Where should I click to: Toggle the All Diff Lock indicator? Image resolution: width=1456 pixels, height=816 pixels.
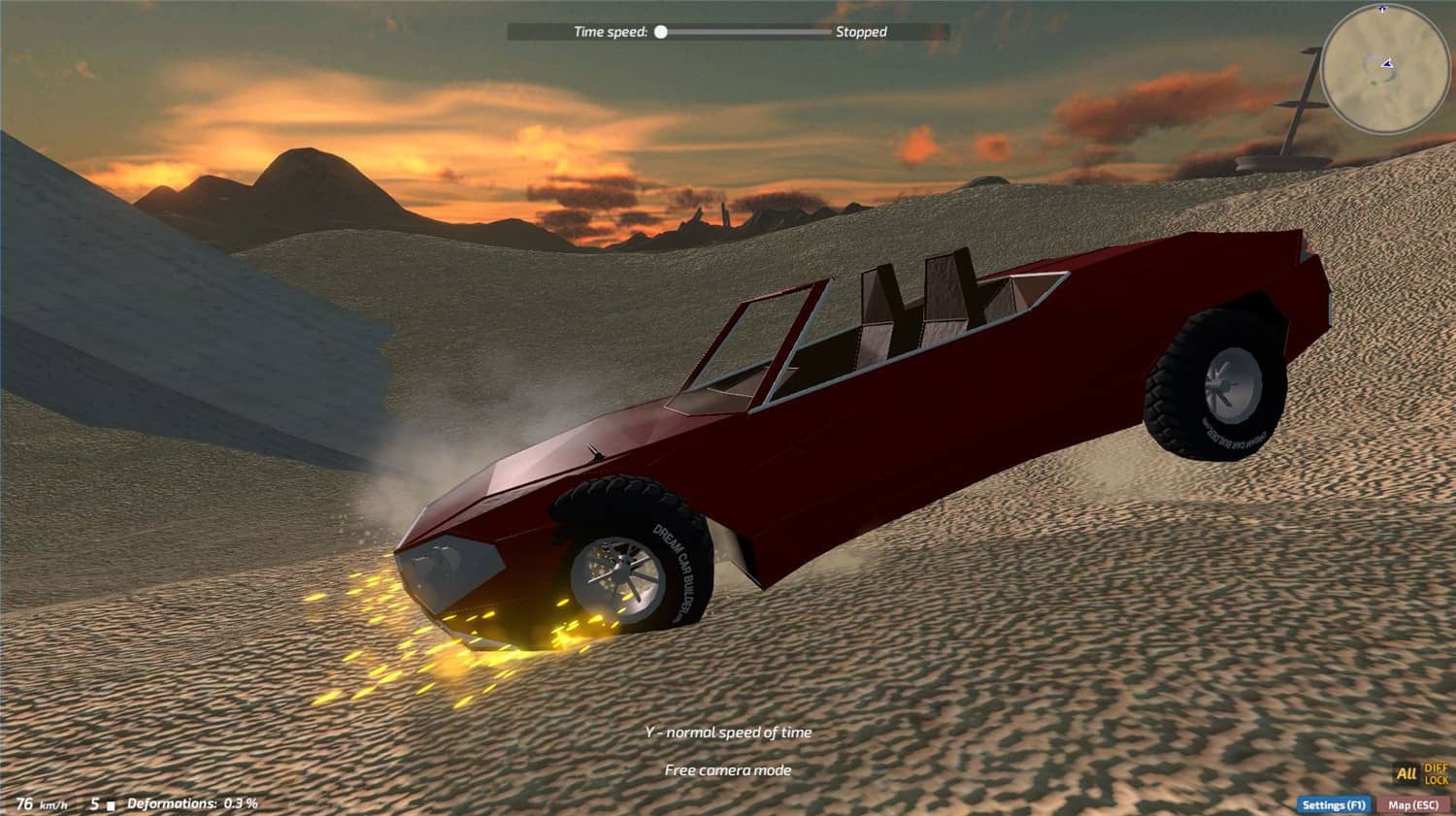[x=1422, y=773]
